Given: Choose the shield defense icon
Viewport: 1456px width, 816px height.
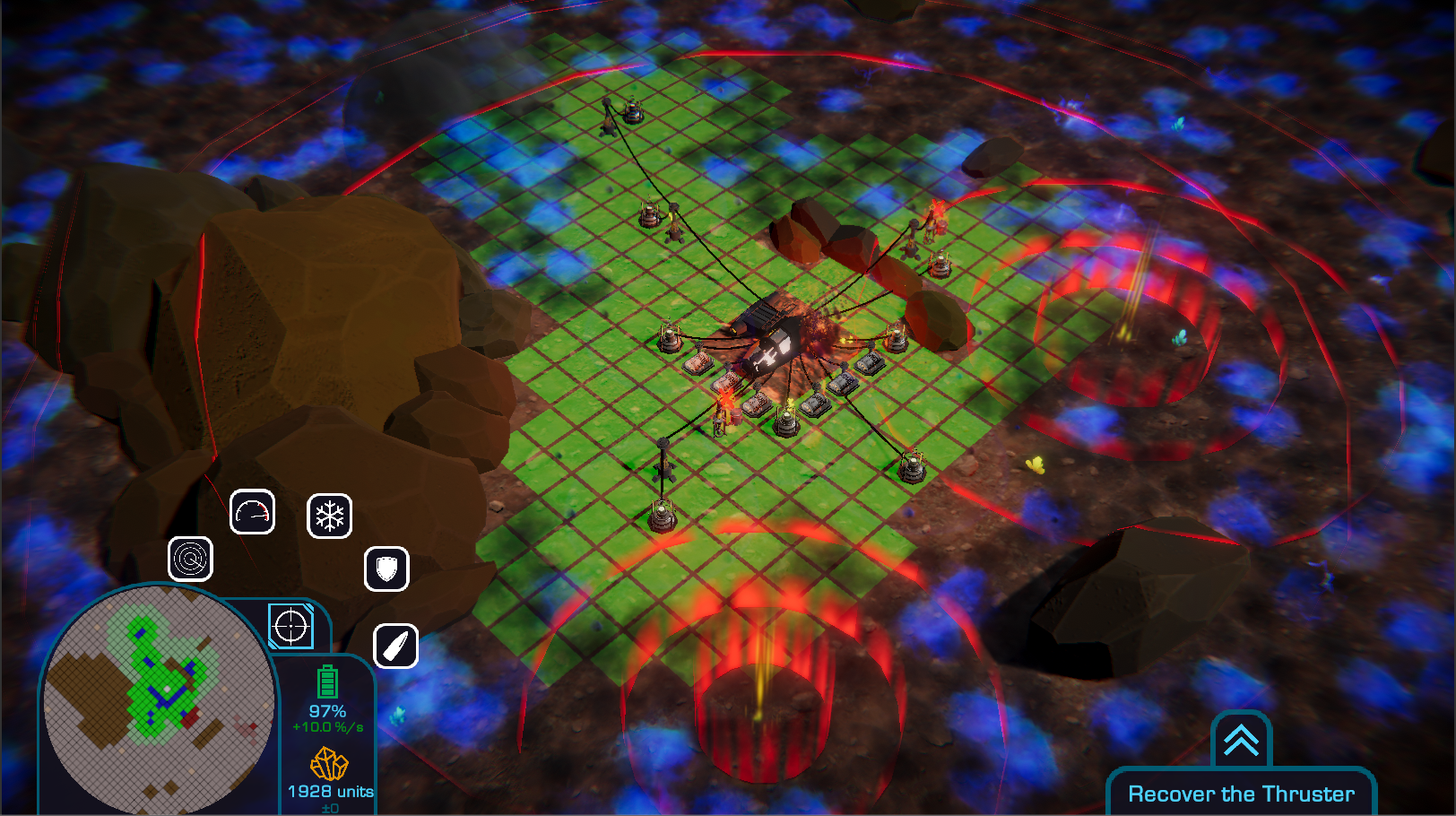Looking at the screenshot, I should (386, 569).
